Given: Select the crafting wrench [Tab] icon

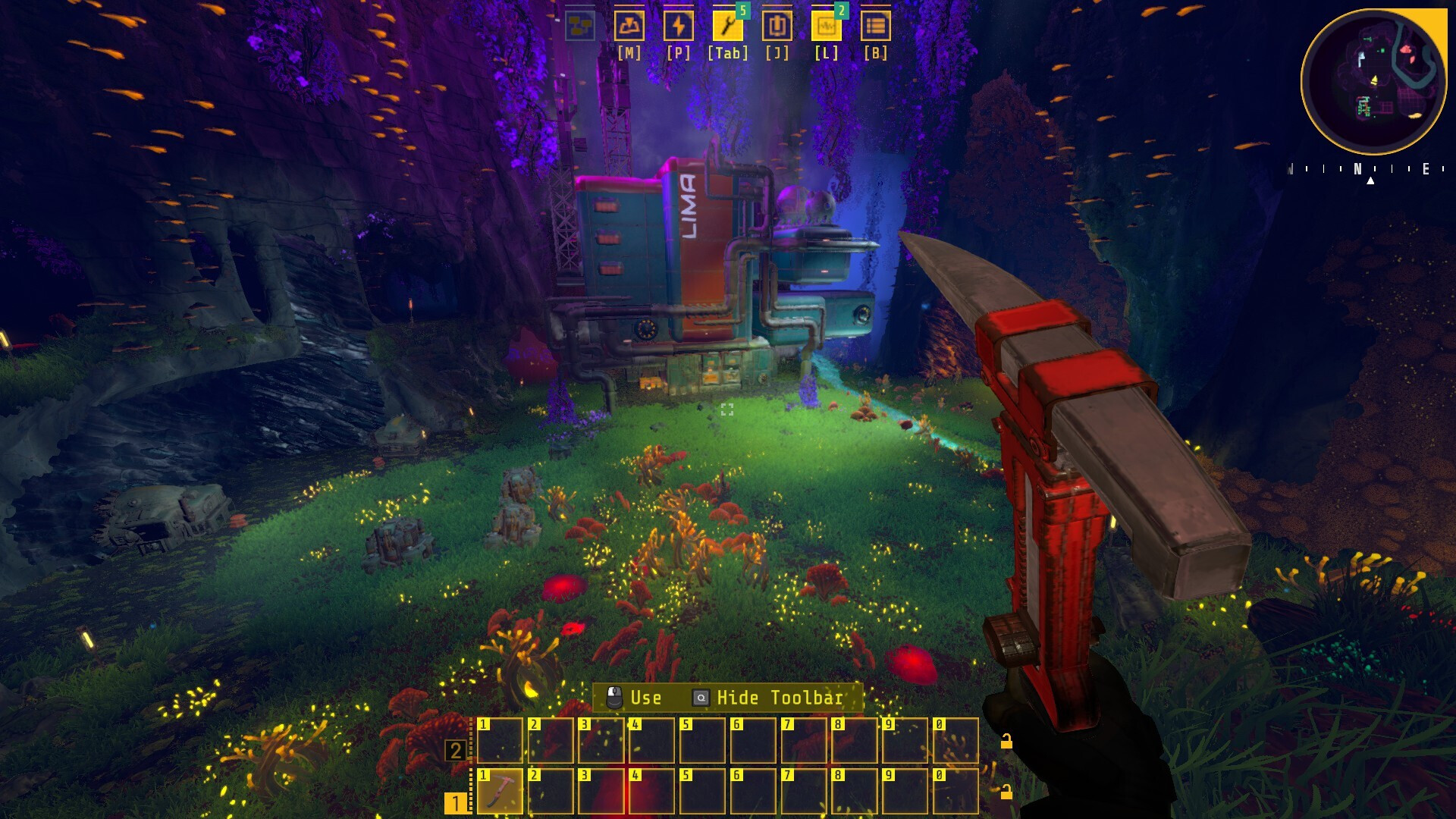Looking at the screenshot, I should coord(726,25).
